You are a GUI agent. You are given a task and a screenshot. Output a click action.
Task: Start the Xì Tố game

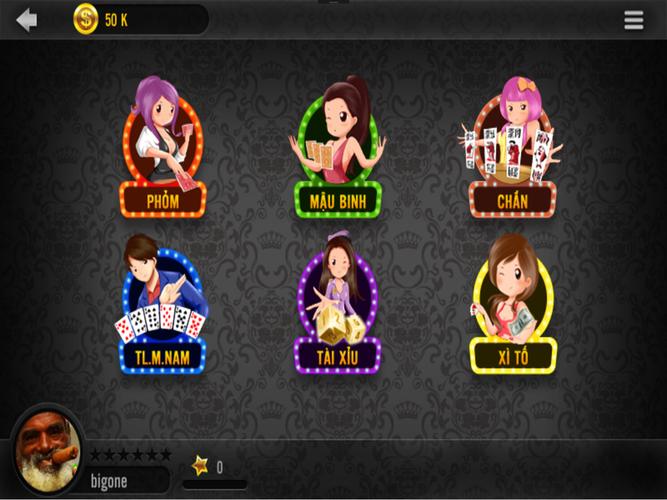tap(512, 305)
